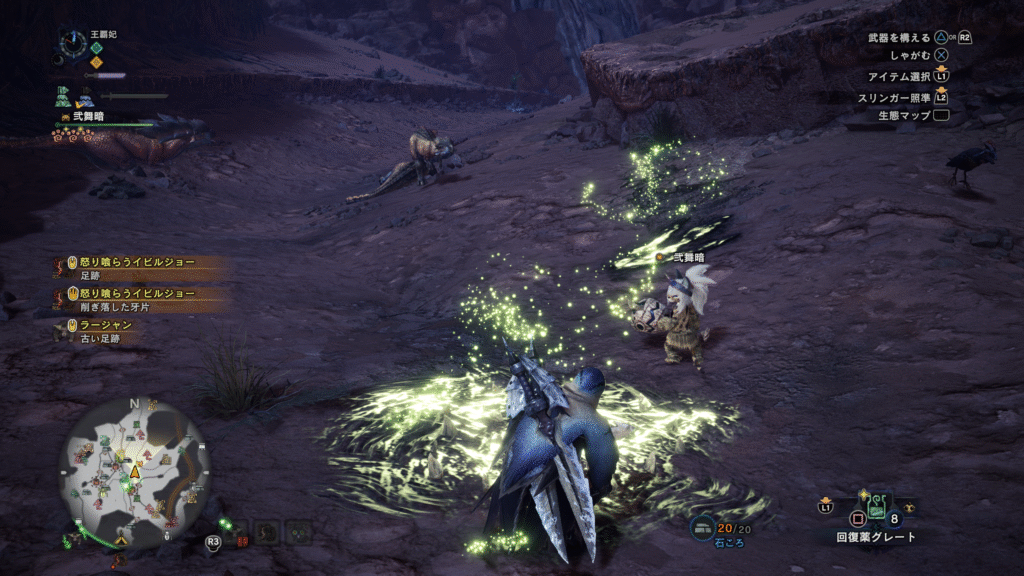Select the green hunter player icon

tap(62, 96)
